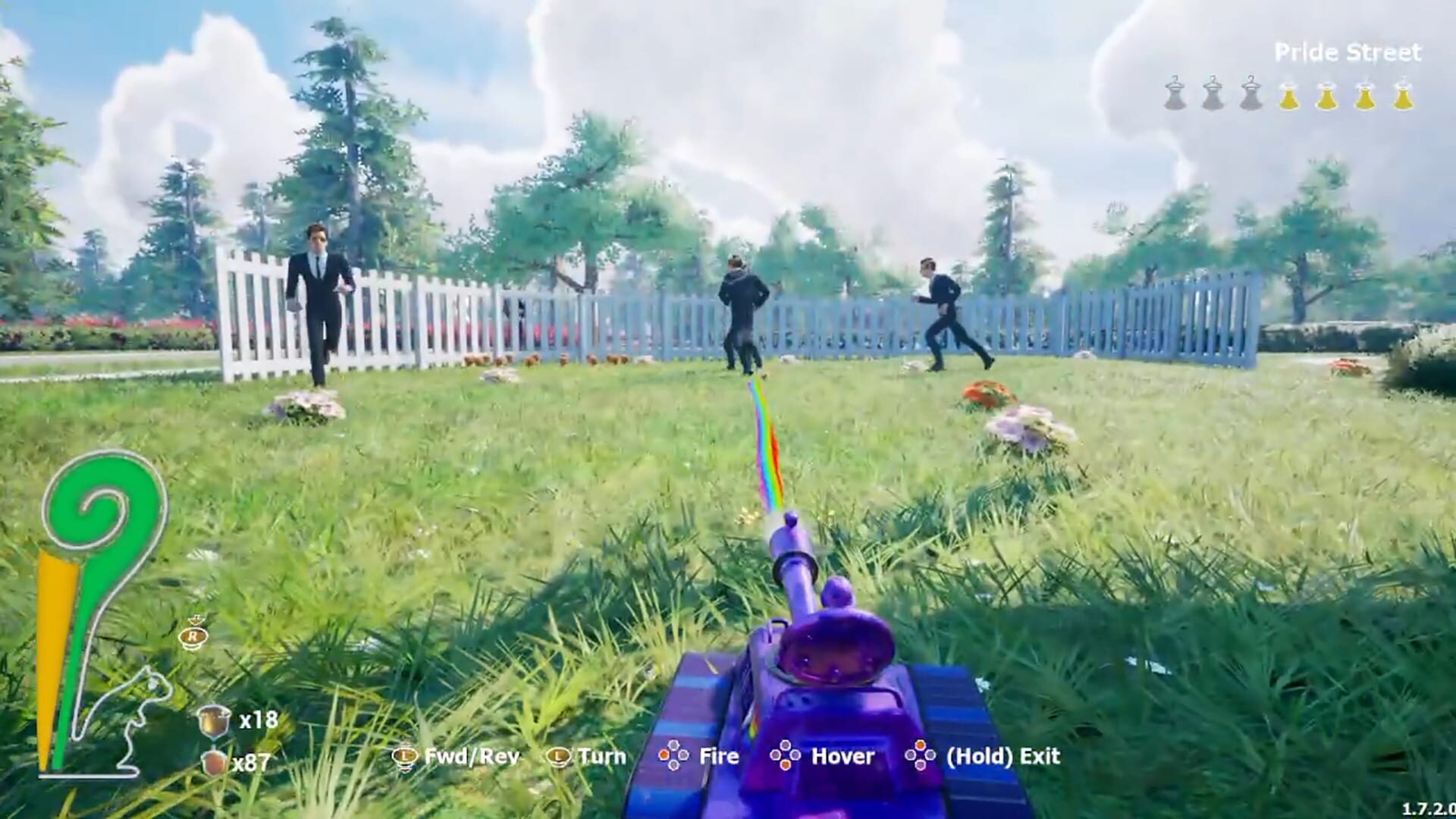Switch Fwd/Rev using the LB prompt
1456x819 pixels.
tap(404, 756)
